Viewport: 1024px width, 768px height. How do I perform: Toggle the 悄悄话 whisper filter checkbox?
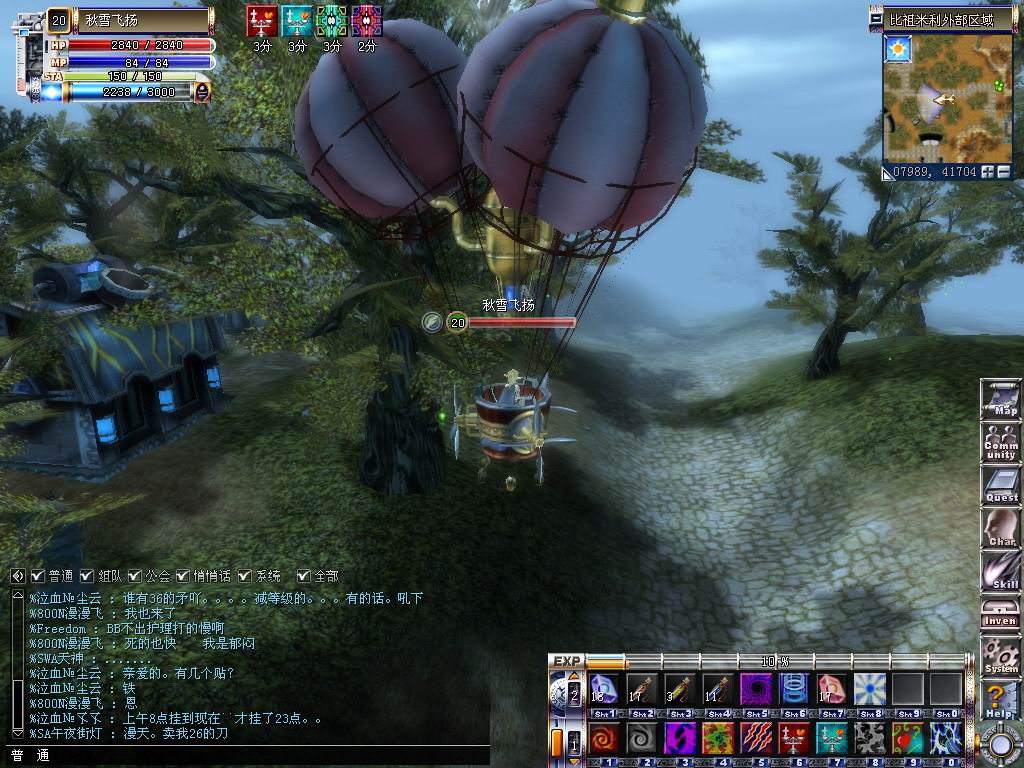pos(182,576)
